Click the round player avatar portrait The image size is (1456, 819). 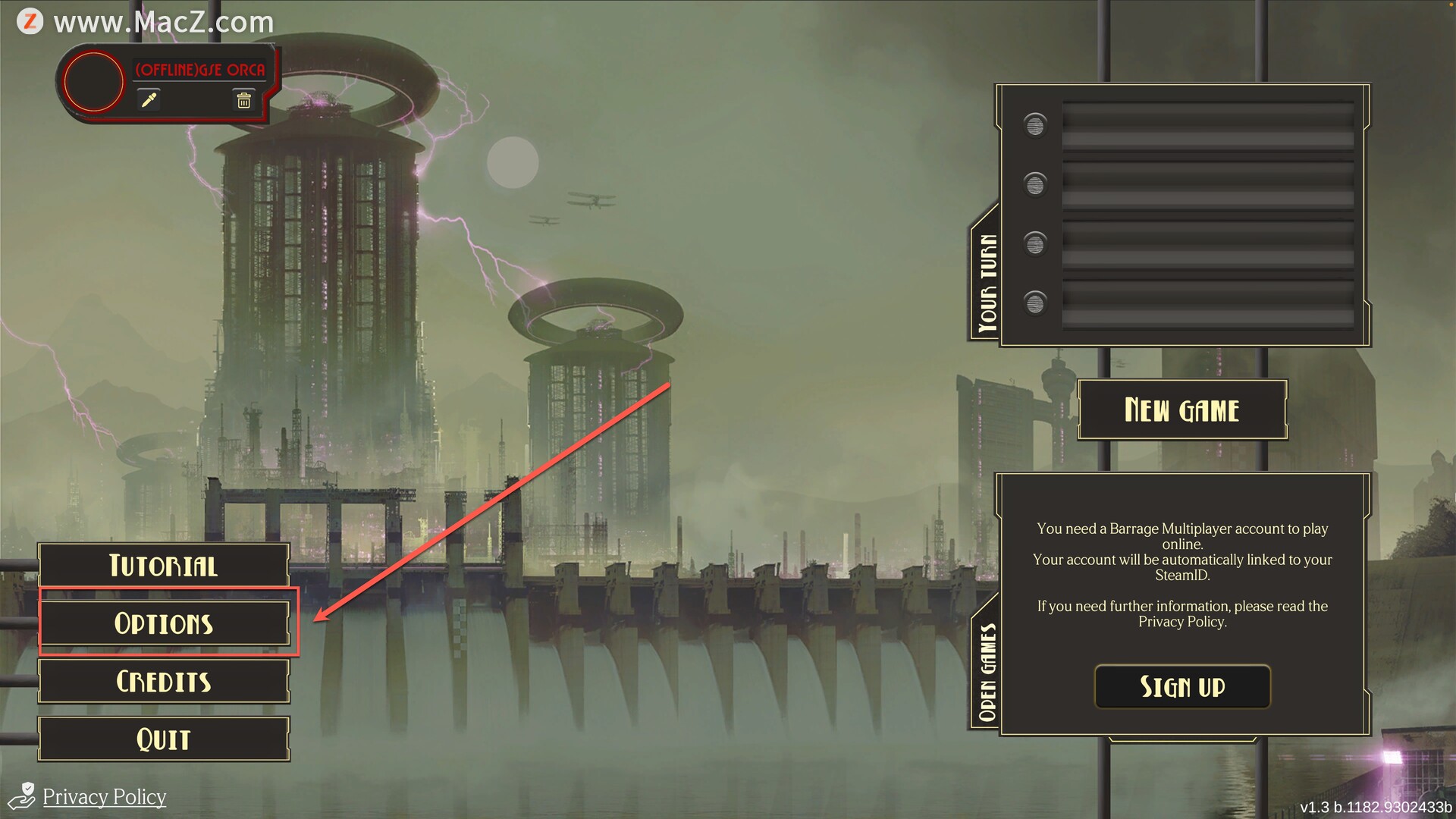coord(93,82)
